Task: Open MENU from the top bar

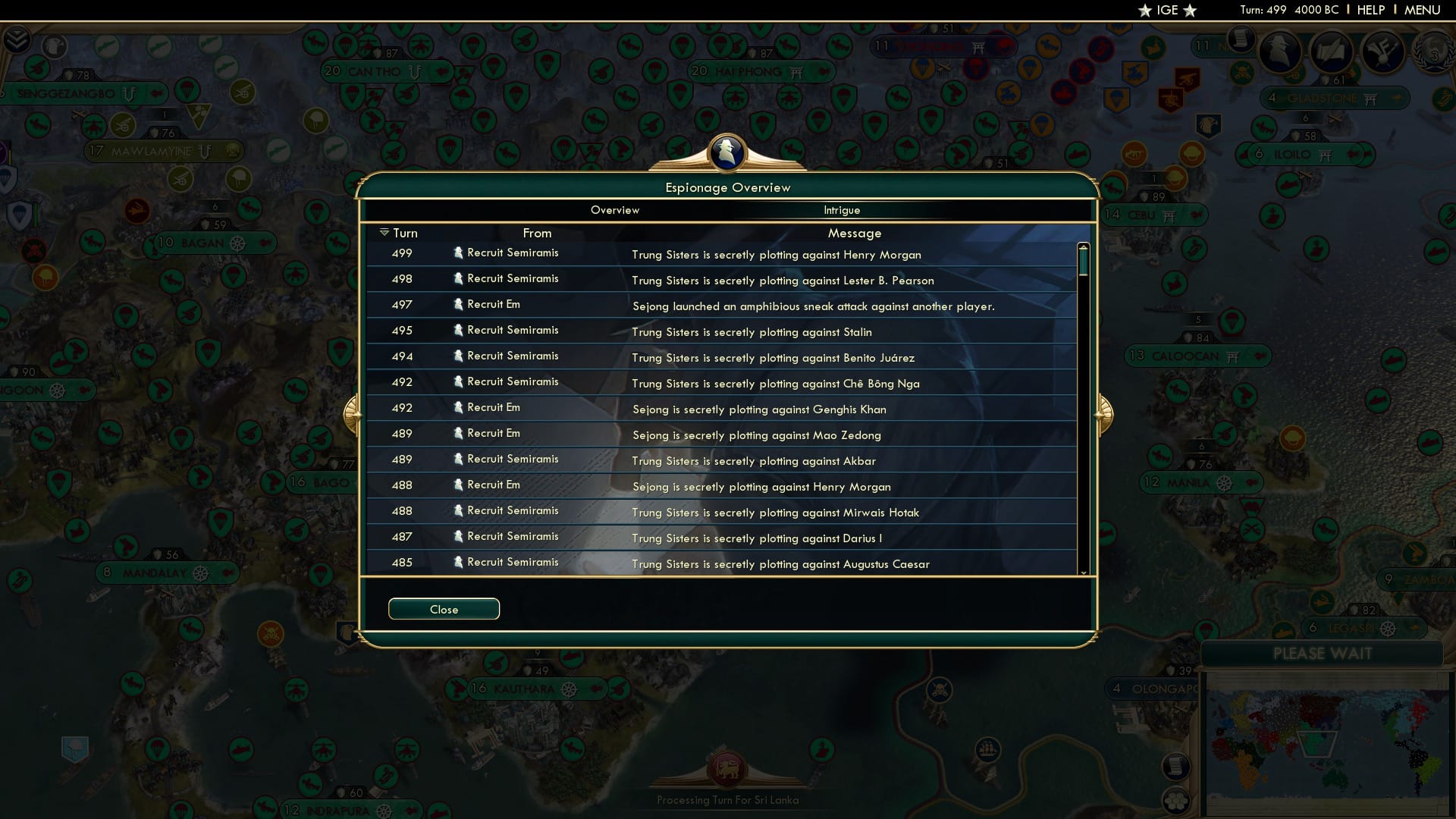Action: (1421, 10)
